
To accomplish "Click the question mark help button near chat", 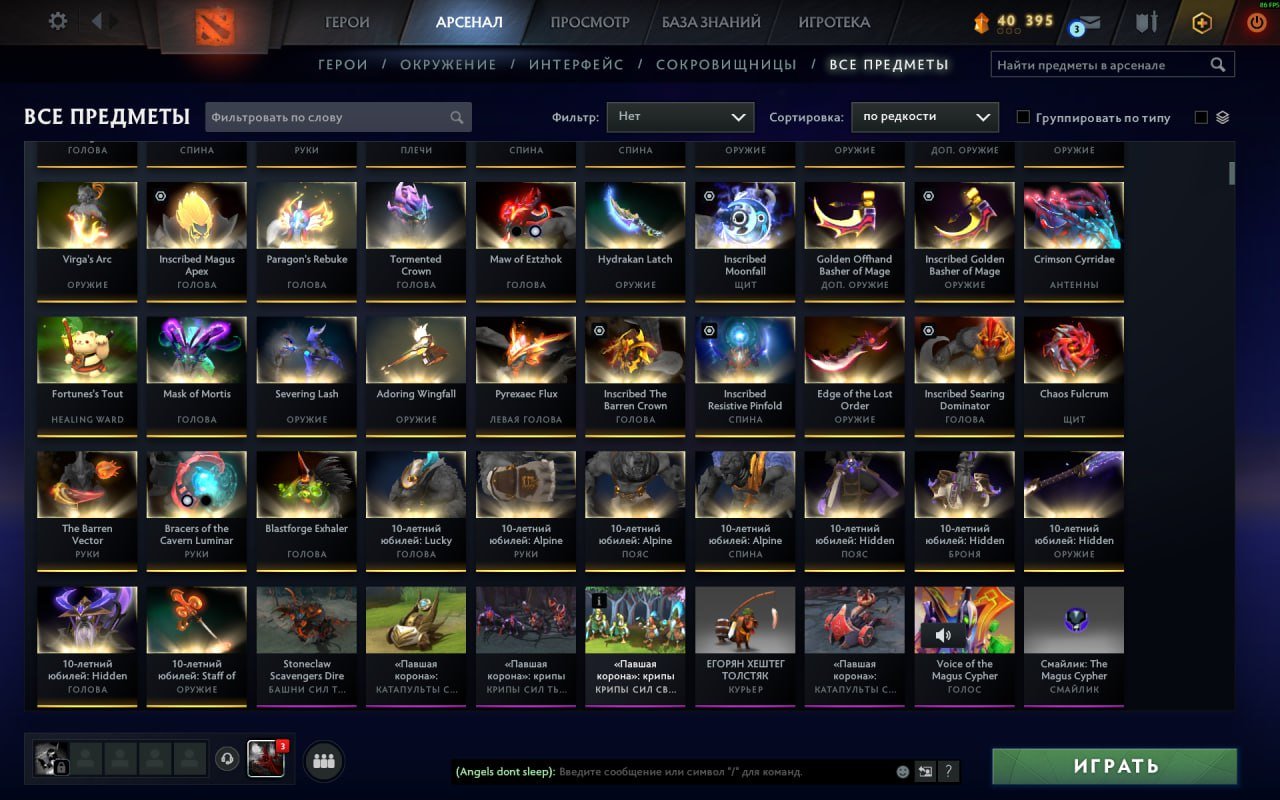I will pyautogui.click(x=947, y=771).
